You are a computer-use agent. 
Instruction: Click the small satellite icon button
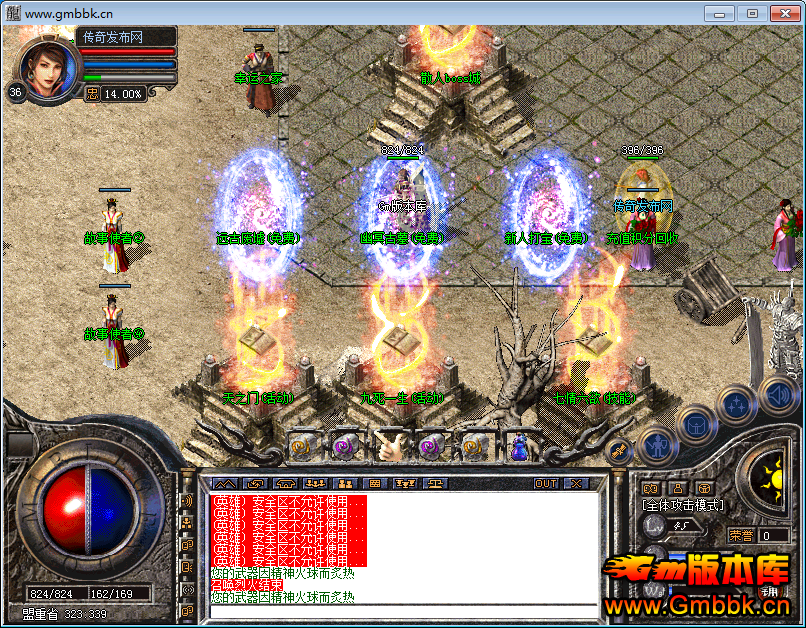pos(619,449)
